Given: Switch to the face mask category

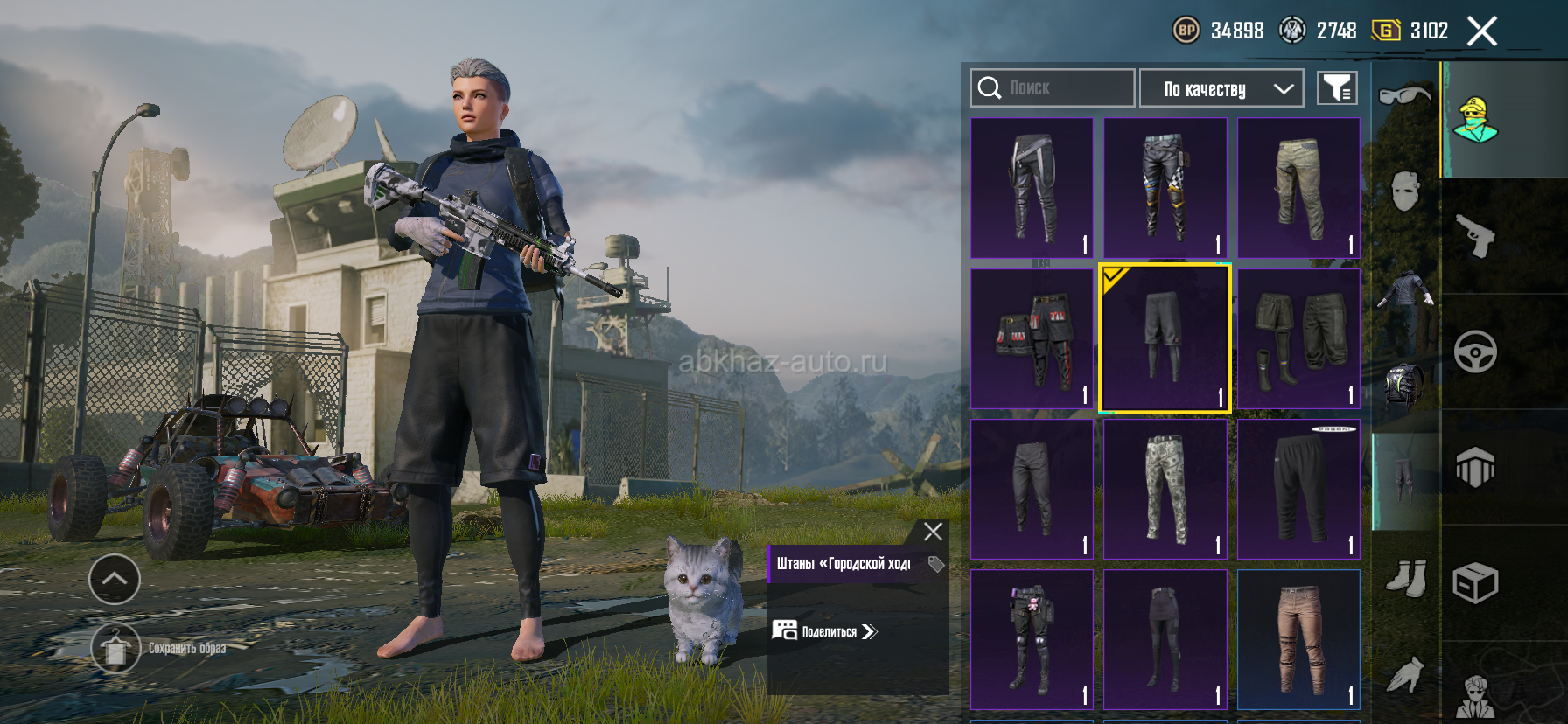Looking at the screenshot, I should tap(1404, 191).
